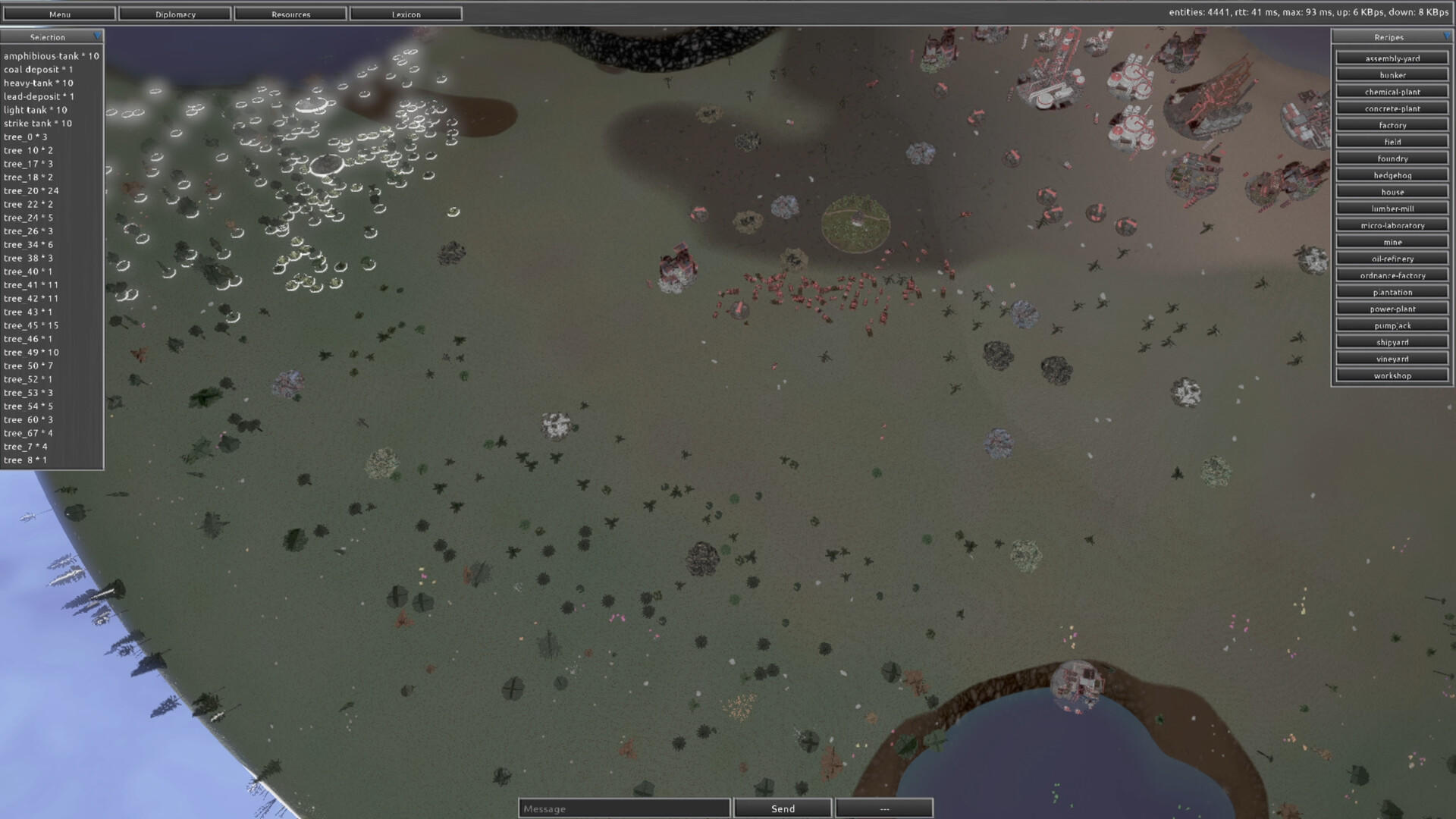Select the power-plant recipe
The height and width of the screenshot is (819, 1456).
[1392, 309]
